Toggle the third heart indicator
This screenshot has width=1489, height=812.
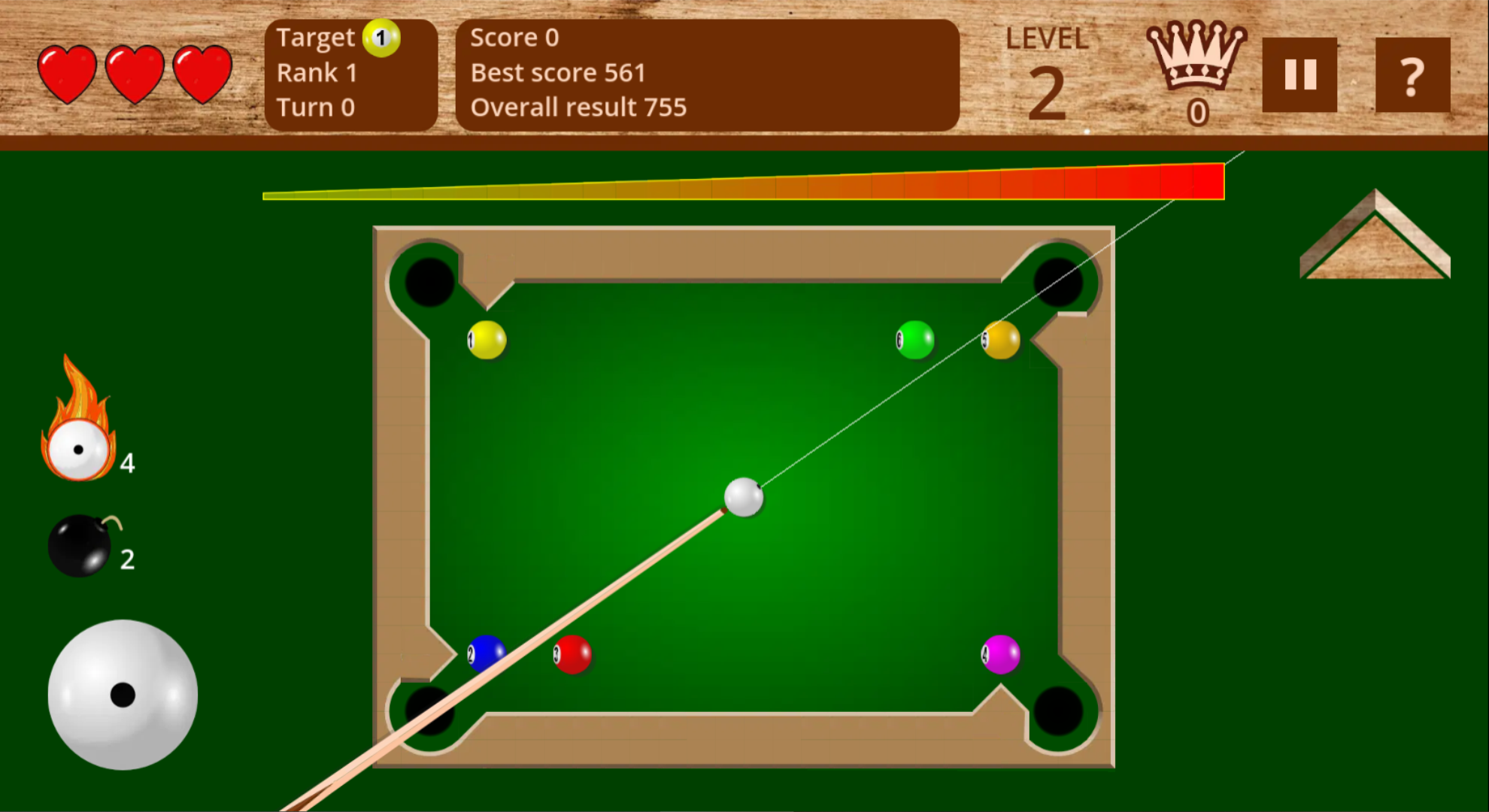pos(200,73)
